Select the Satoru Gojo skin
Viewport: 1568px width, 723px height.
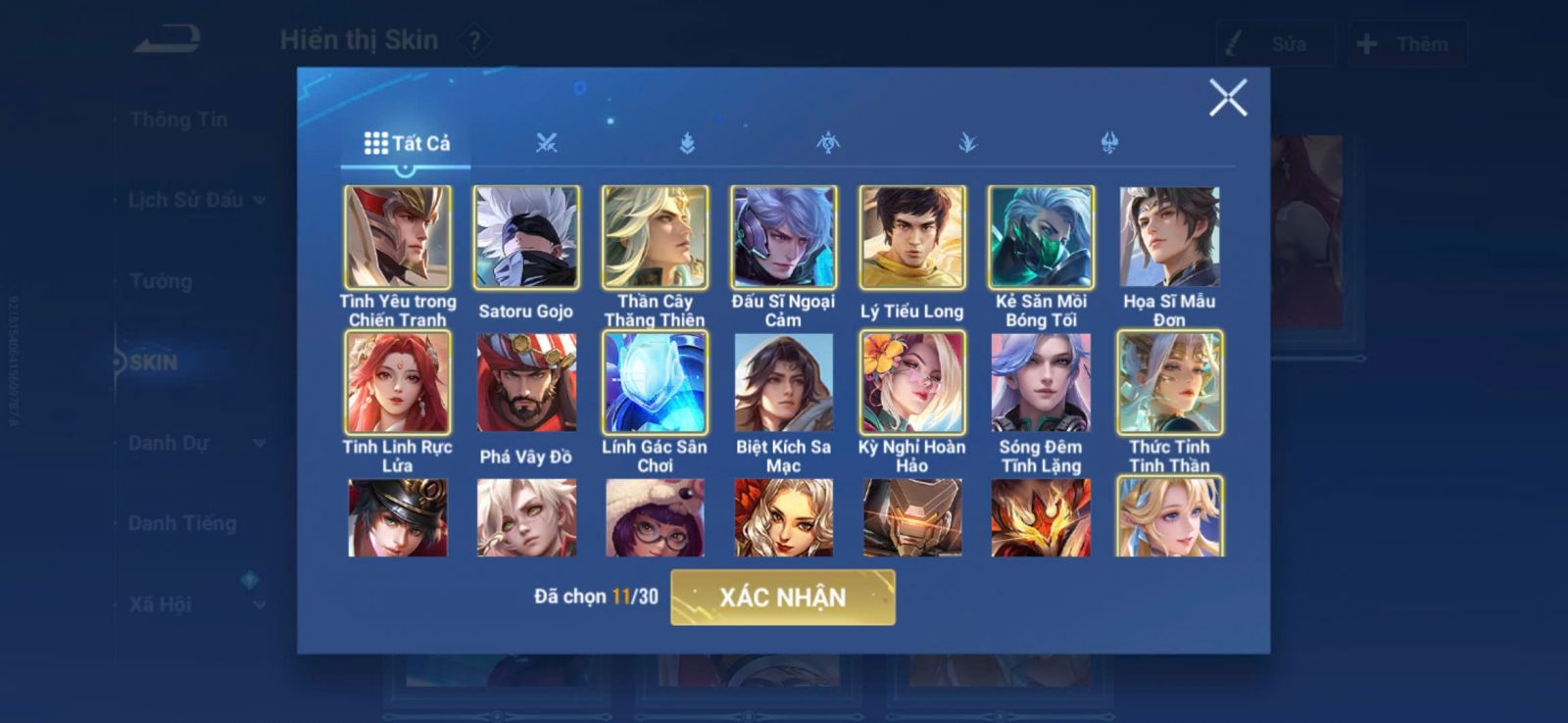pos(526,238)
